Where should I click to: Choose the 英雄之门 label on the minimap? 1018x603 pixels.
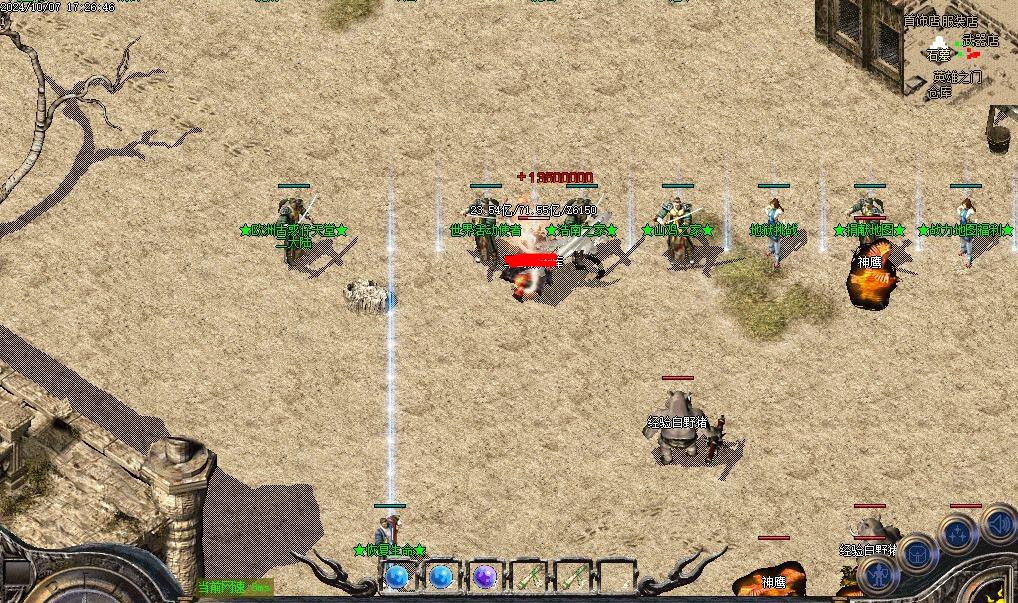point(958,76)
